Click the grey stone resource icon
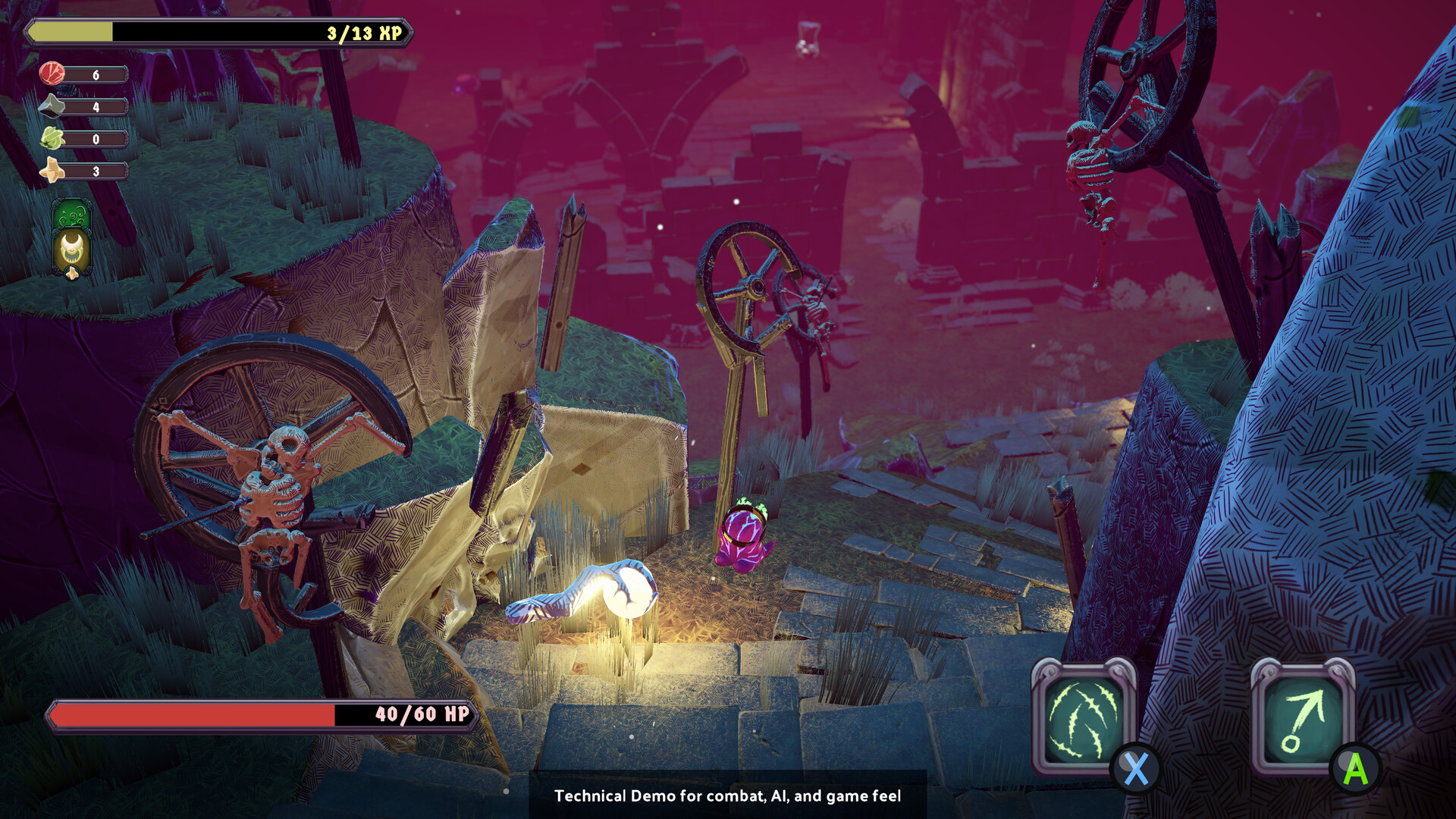The width and height of the screenshot is (1456, 819). pos(52,106)
